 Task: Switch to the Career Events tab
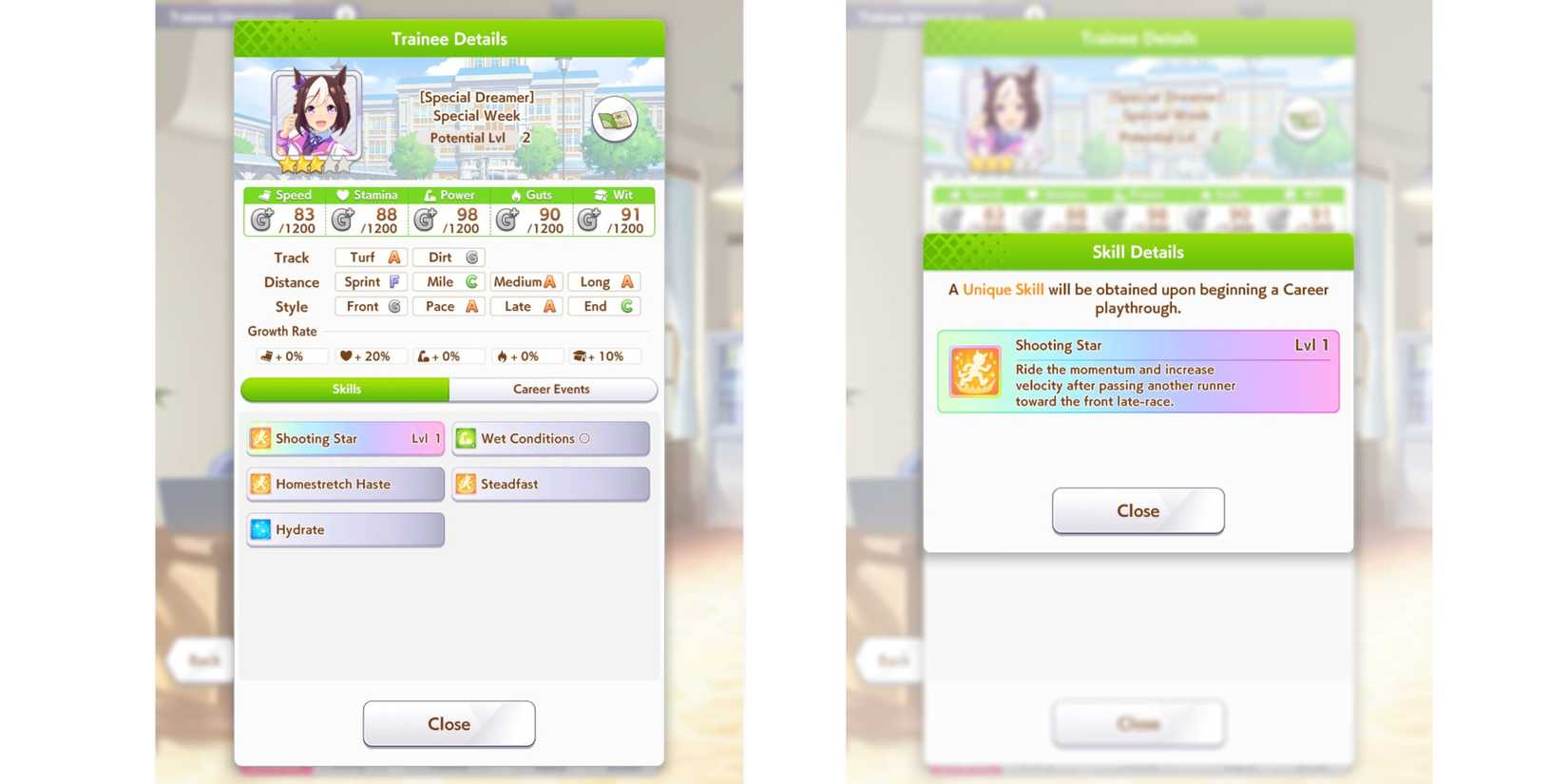(551, 389)
